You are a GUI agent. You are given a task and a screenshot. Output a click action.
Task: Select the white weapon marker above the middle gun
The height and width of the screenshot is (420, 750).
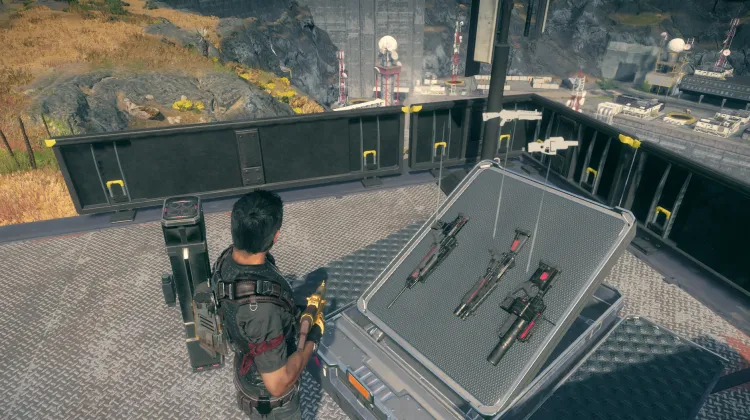(511, 116)
